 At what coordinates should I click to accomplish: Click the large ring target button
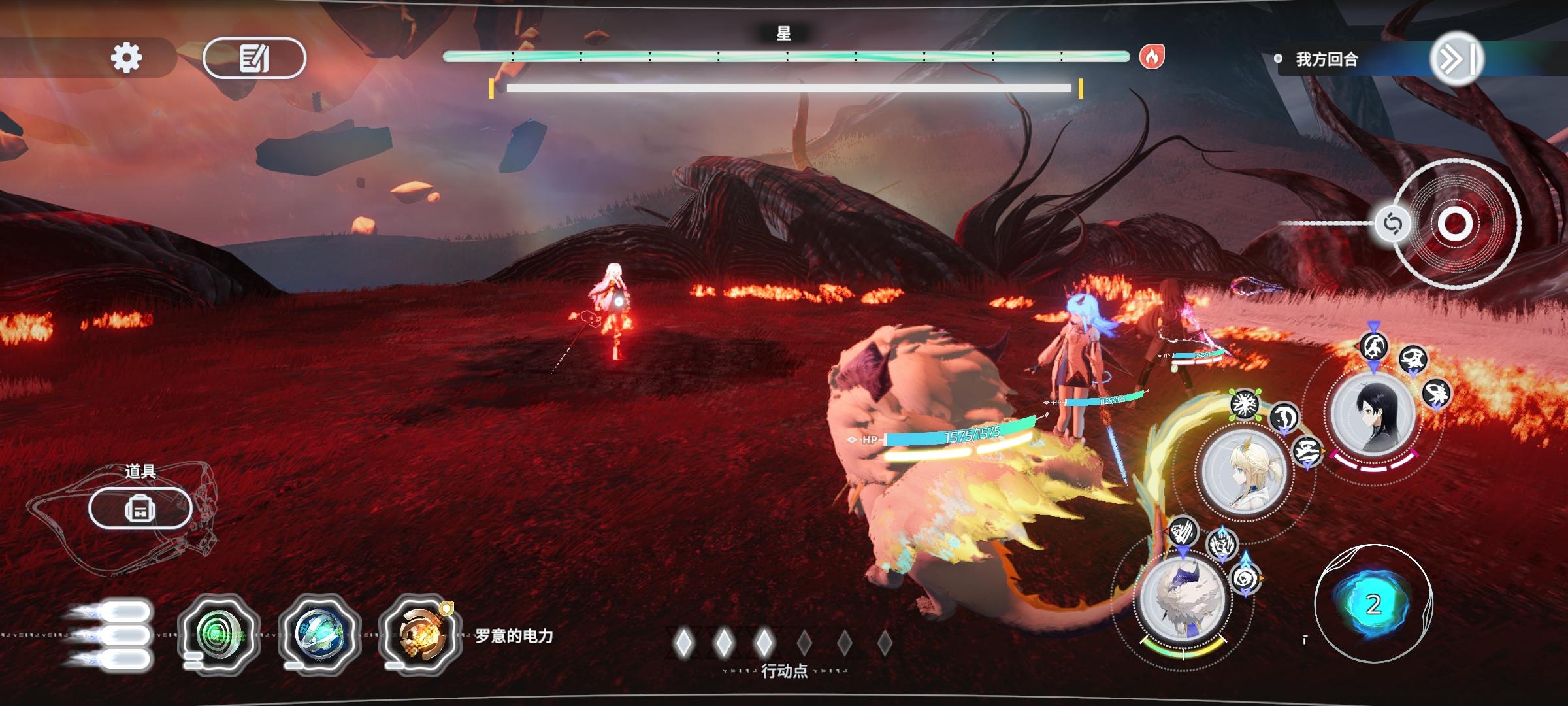[x=1455, y=224]
